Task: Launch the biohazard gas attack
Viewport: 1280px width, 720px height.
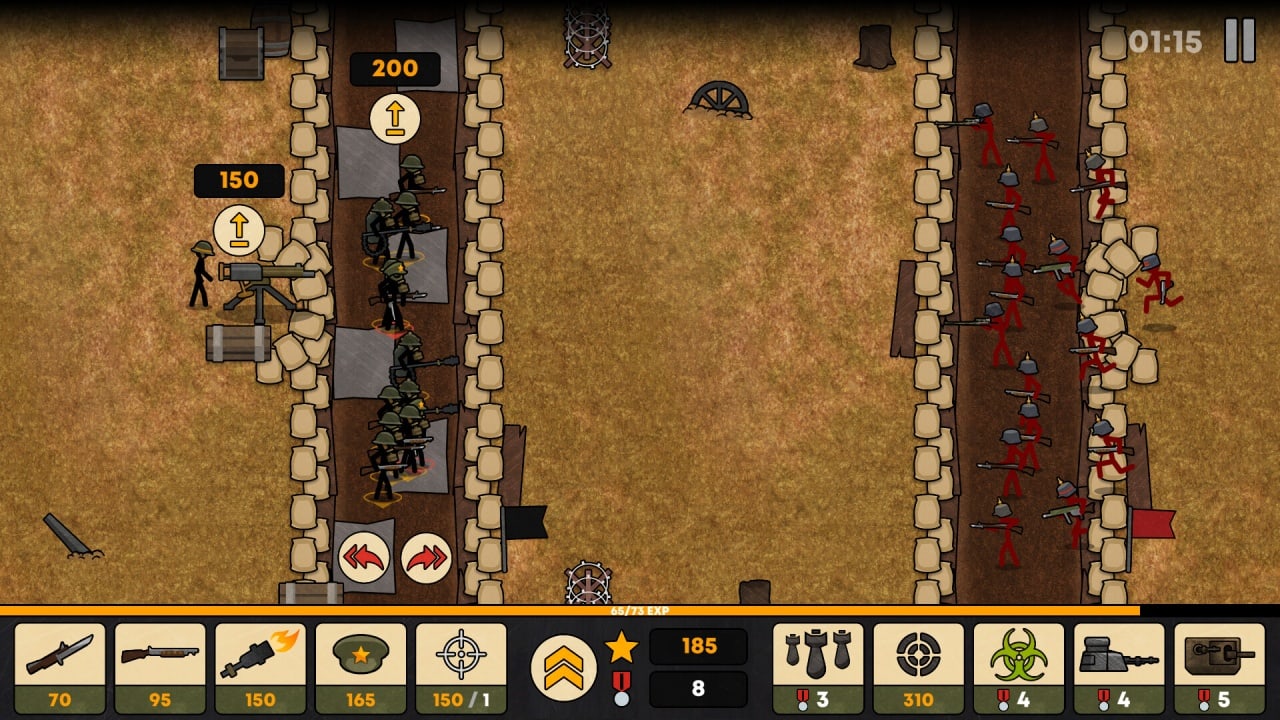Action: coord(1018,667)
